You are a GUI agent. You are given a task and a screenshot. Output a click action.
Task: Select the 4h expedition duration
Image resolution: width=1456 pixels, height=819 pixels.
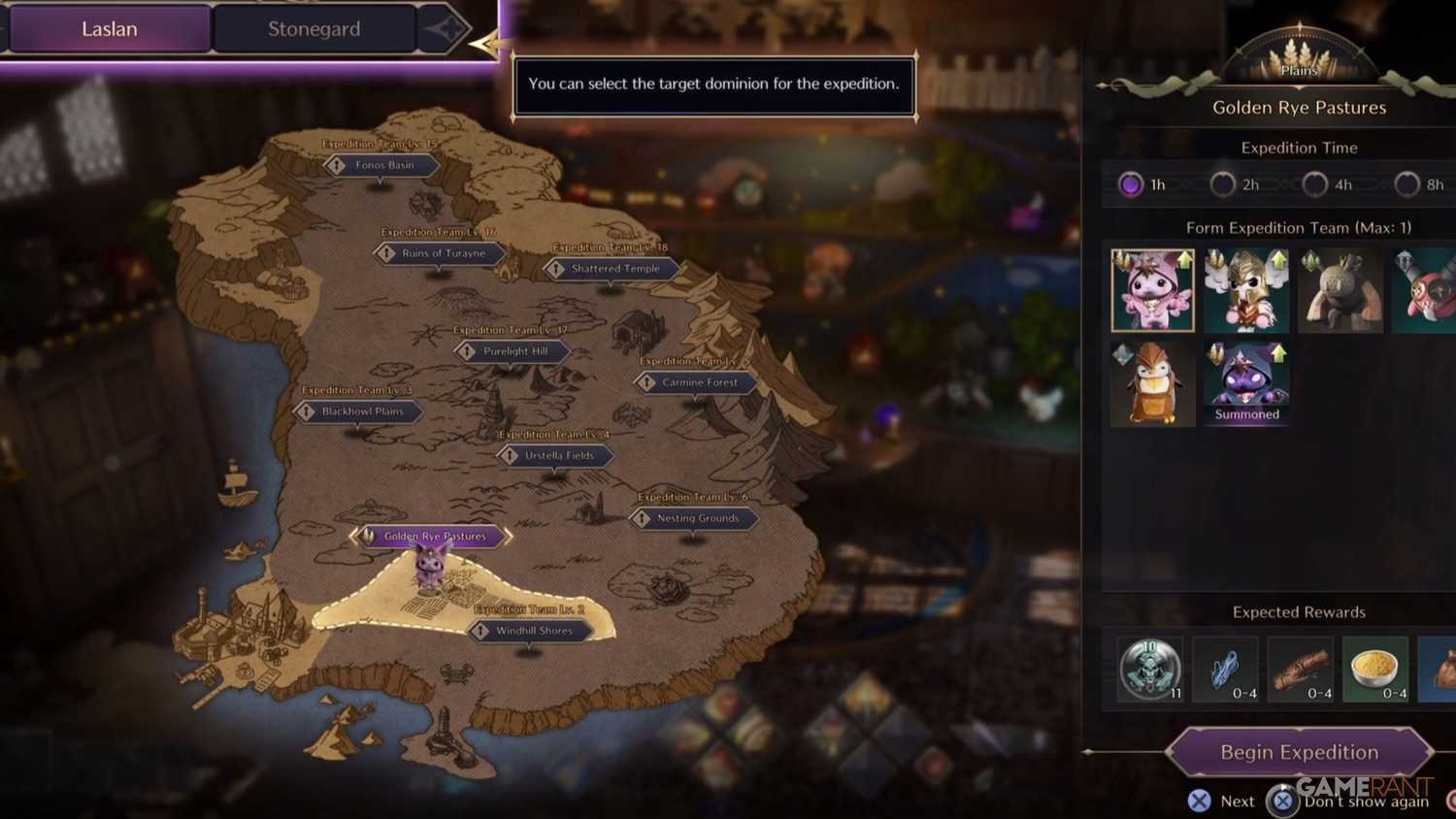(x=1315, y=184)
